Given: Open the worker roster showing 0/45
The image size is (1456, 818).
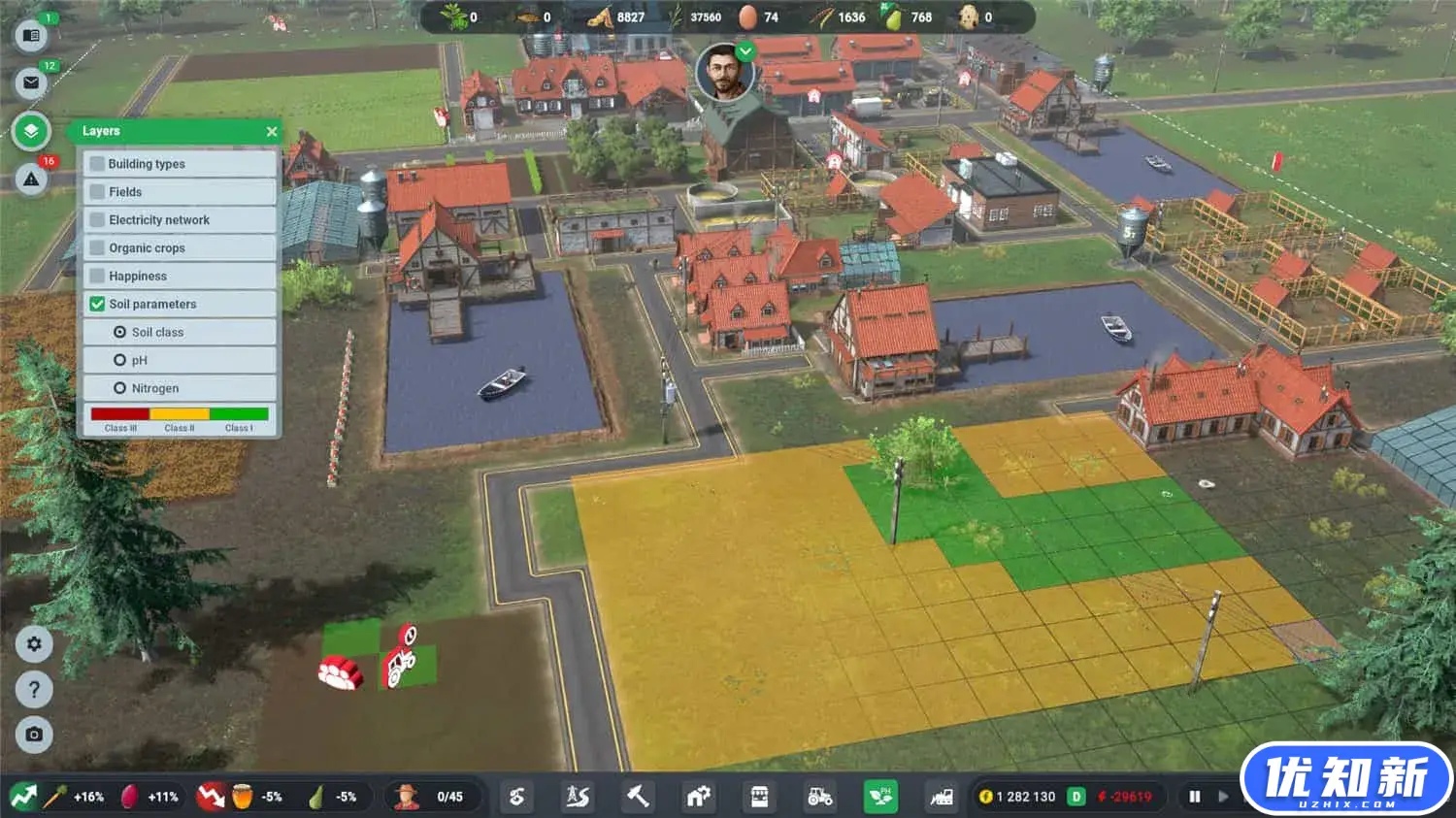Looking at the screenshot, I should (x=434, y=796).
